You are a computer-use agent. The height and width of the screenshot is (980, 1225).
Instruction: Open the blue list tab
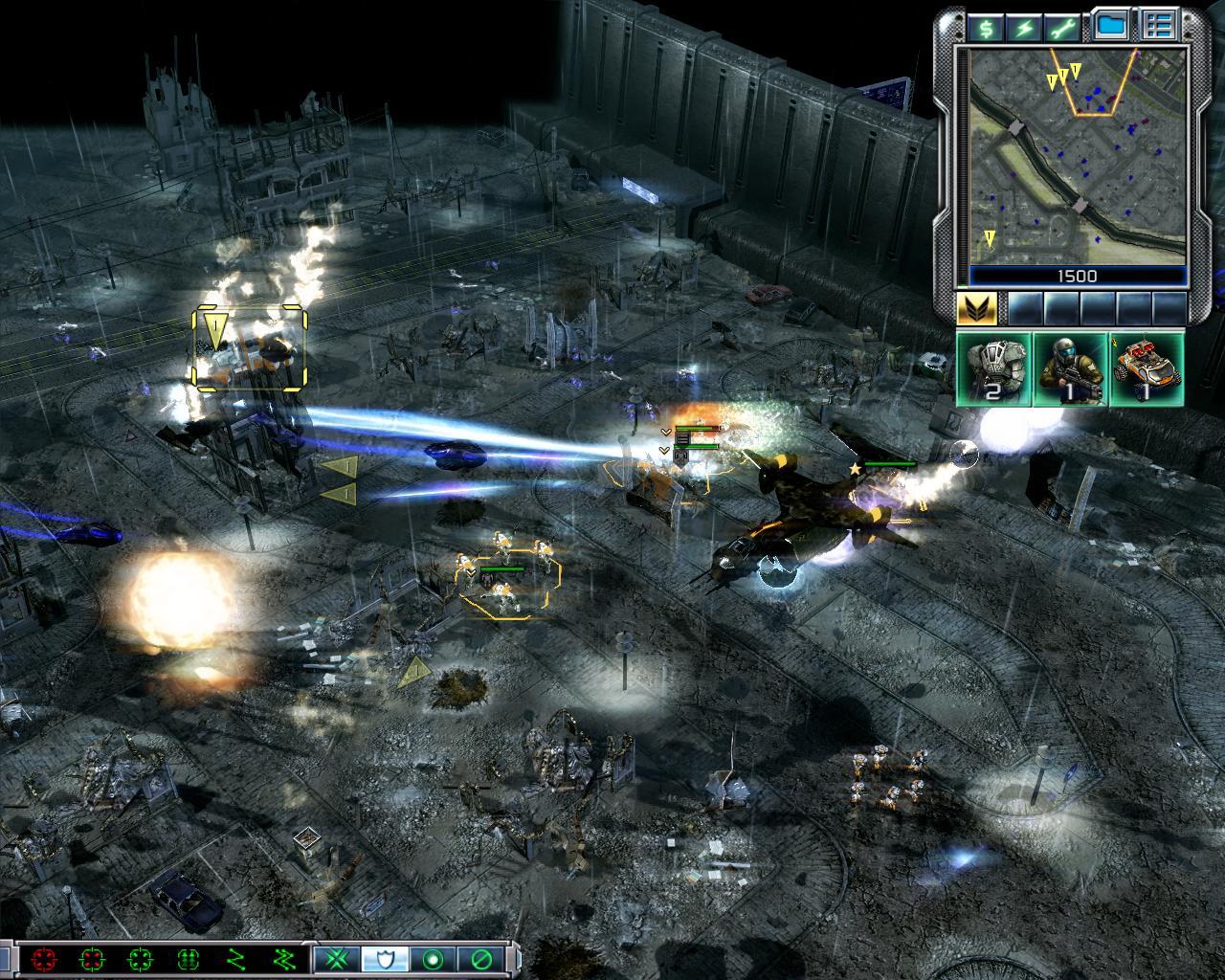1160,26
